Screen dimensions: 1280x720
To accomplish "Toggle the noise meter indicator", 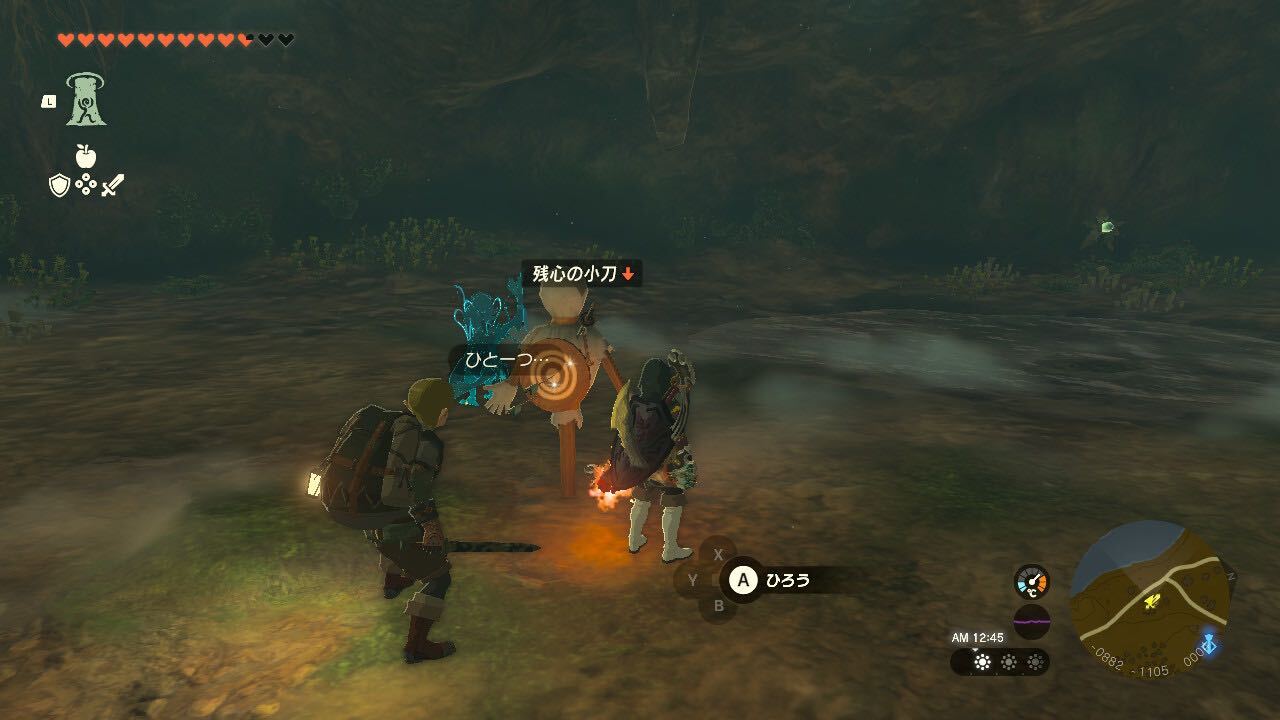I will (x=1032, y=622).
